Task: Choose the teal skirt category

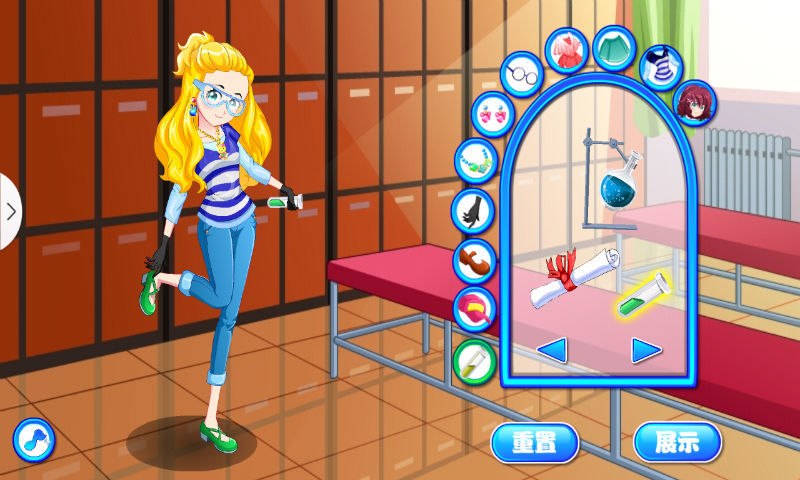Action: [615, 47]
